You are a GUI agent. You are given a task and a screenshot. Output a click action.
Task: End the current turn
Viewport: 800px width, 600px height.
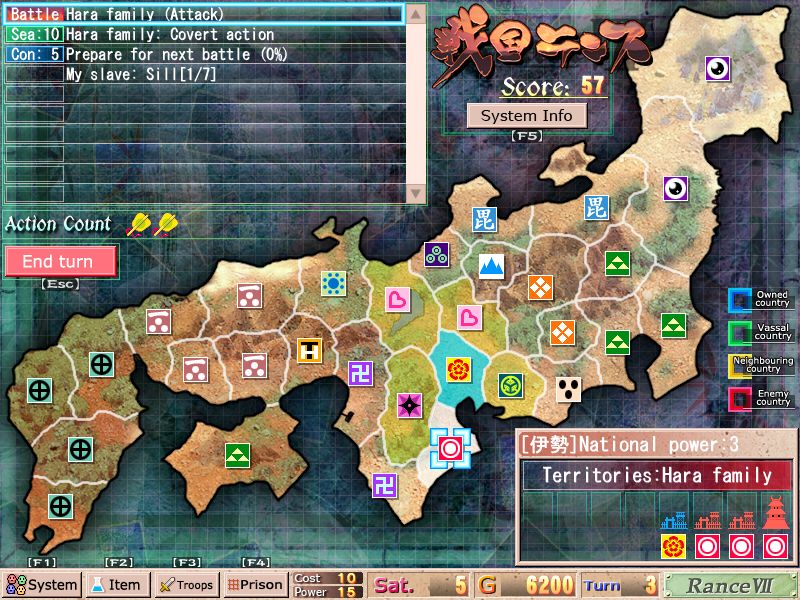point(60,261)
